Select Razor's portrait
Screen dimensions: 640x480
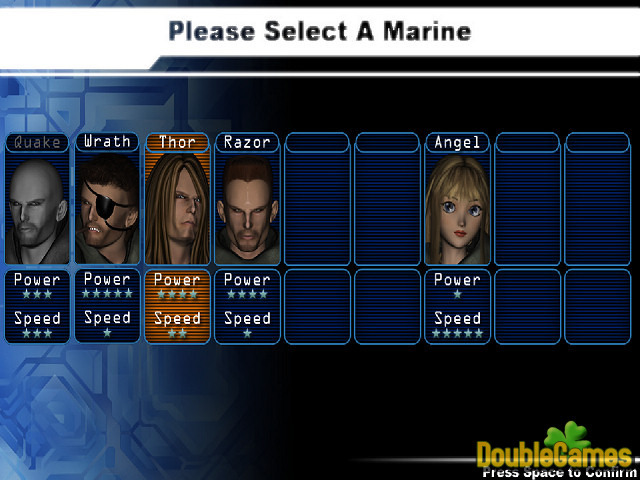(x=247, y=207)
